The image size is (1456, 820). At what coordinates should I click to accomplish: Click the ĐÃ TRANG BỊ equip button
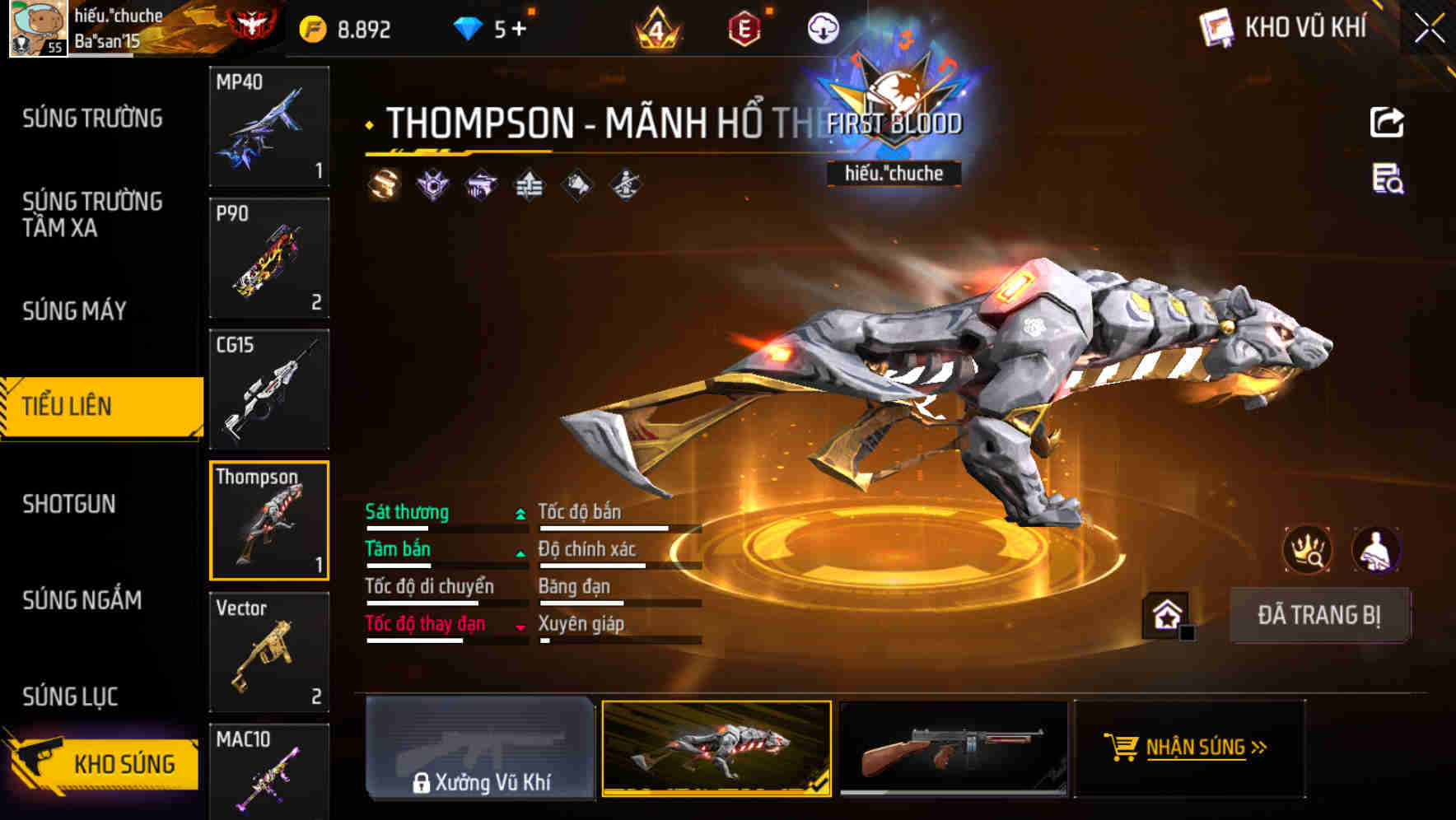pos(1318,614)
